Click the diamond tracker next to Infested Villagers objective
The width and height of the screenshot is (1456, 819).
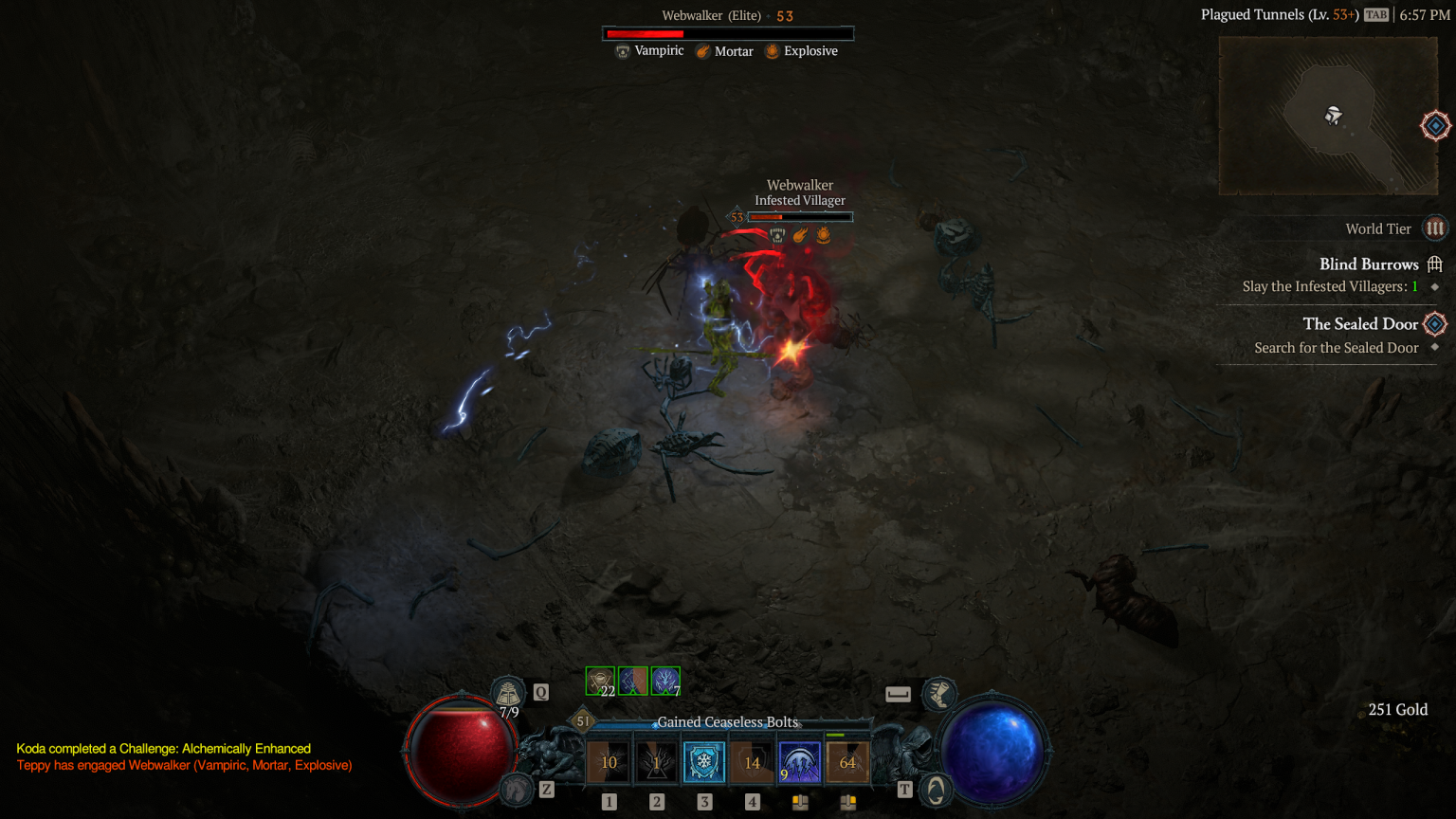(1434, 286)
